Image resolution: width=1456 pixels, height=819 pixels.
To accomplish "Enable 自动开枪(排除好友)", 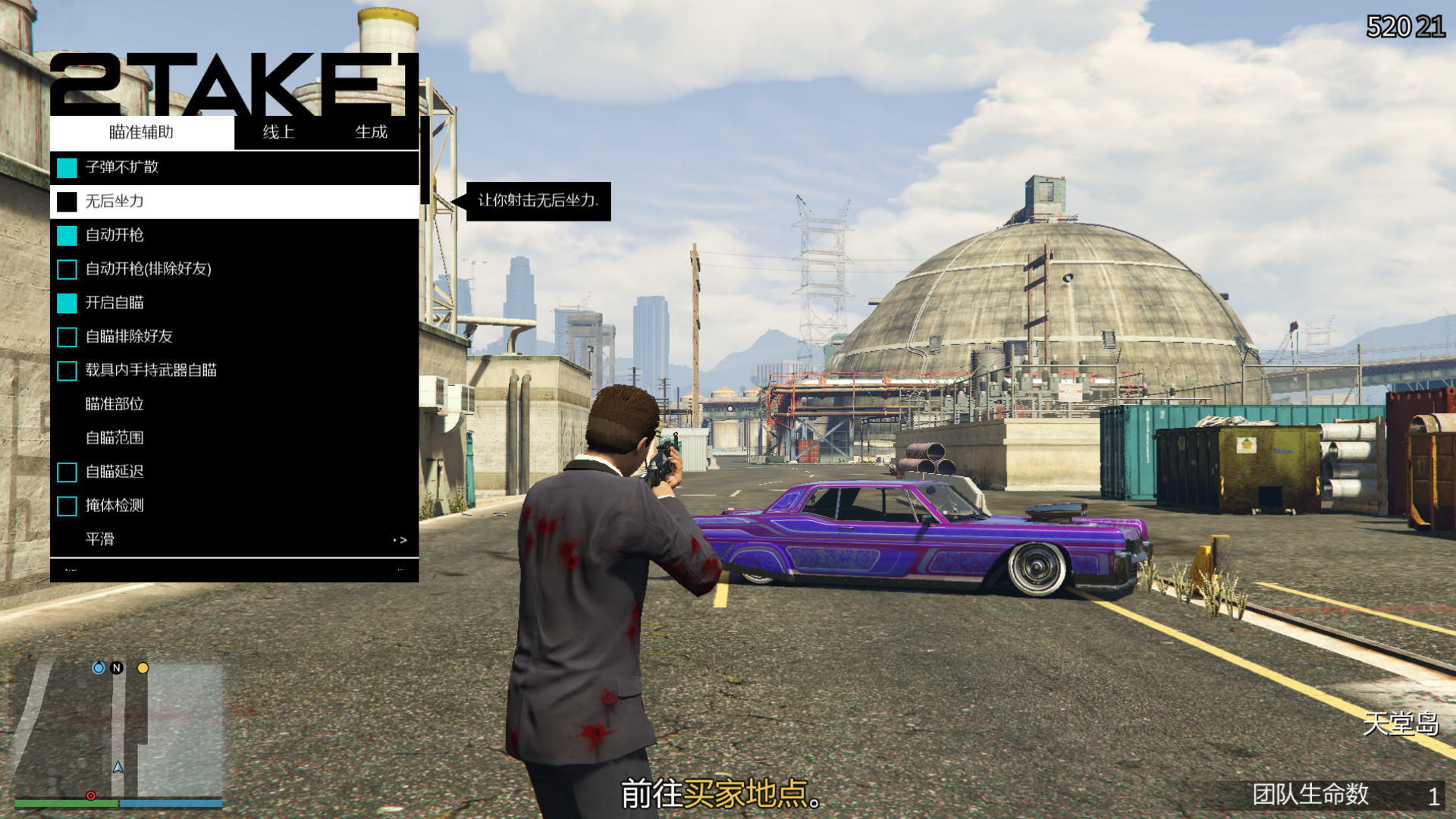I will click(x=147, y=269).
